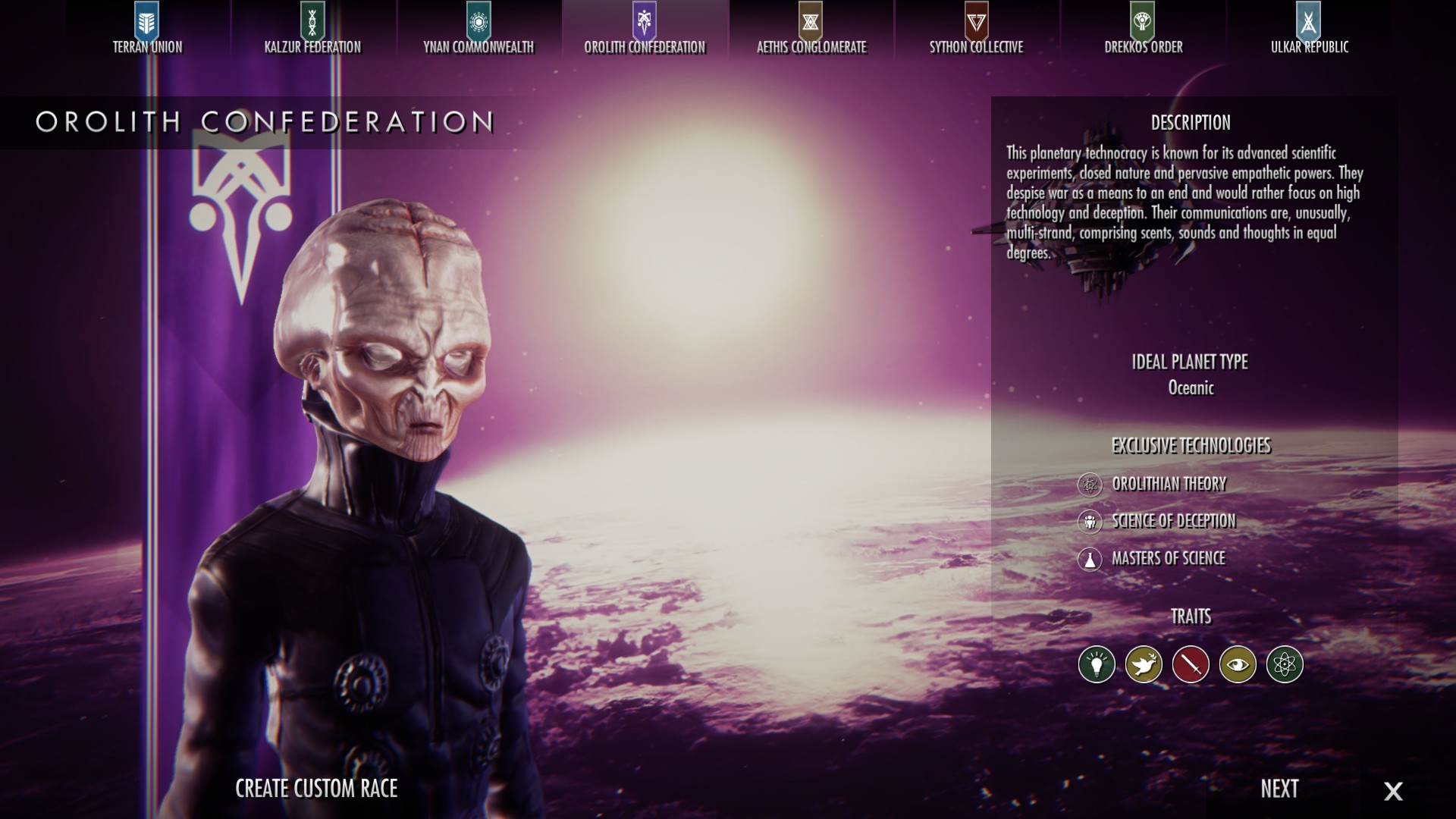Click the Oceanic ideal planet type label

(1191, 388)
